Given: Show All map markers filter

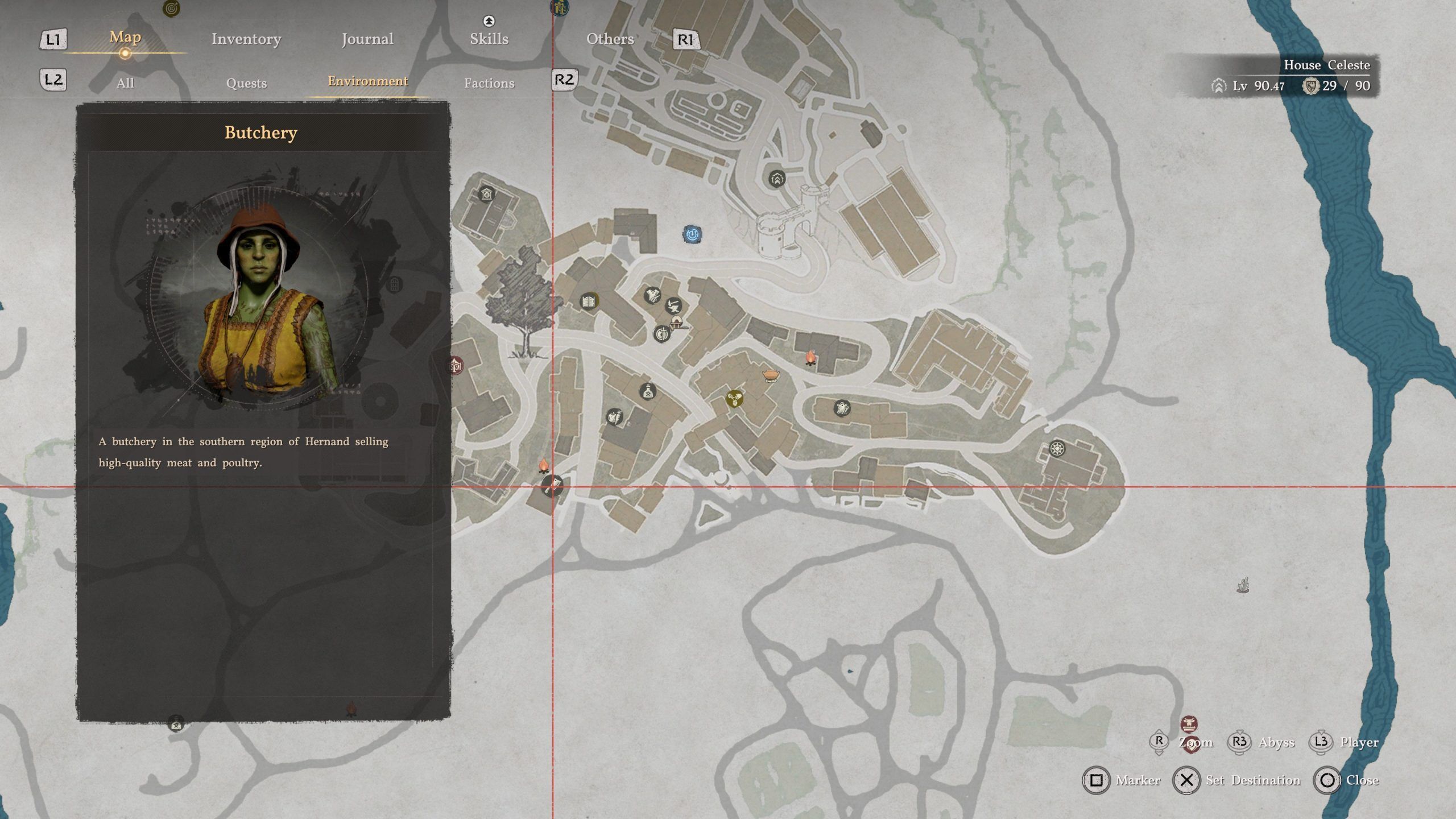Looking at the screenshot, I should pos(125,83).
